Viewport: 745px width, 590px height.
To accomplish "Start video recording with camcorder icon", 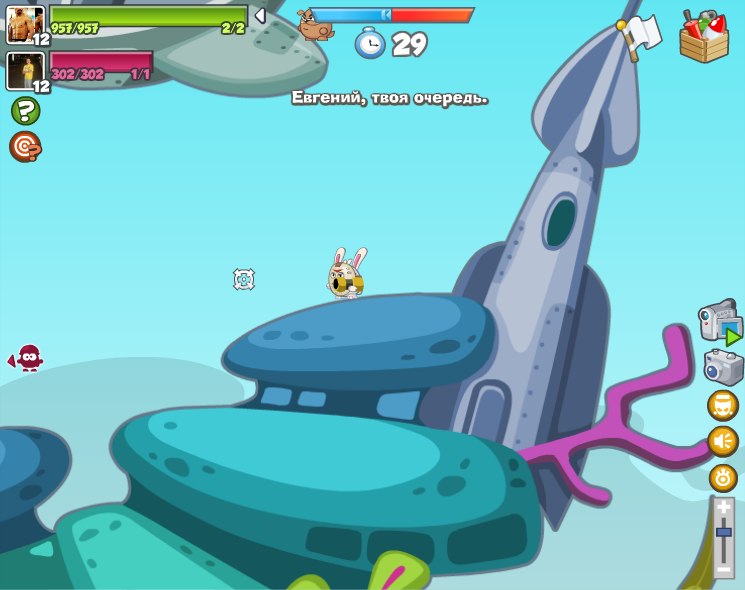I will click(720, 322).
